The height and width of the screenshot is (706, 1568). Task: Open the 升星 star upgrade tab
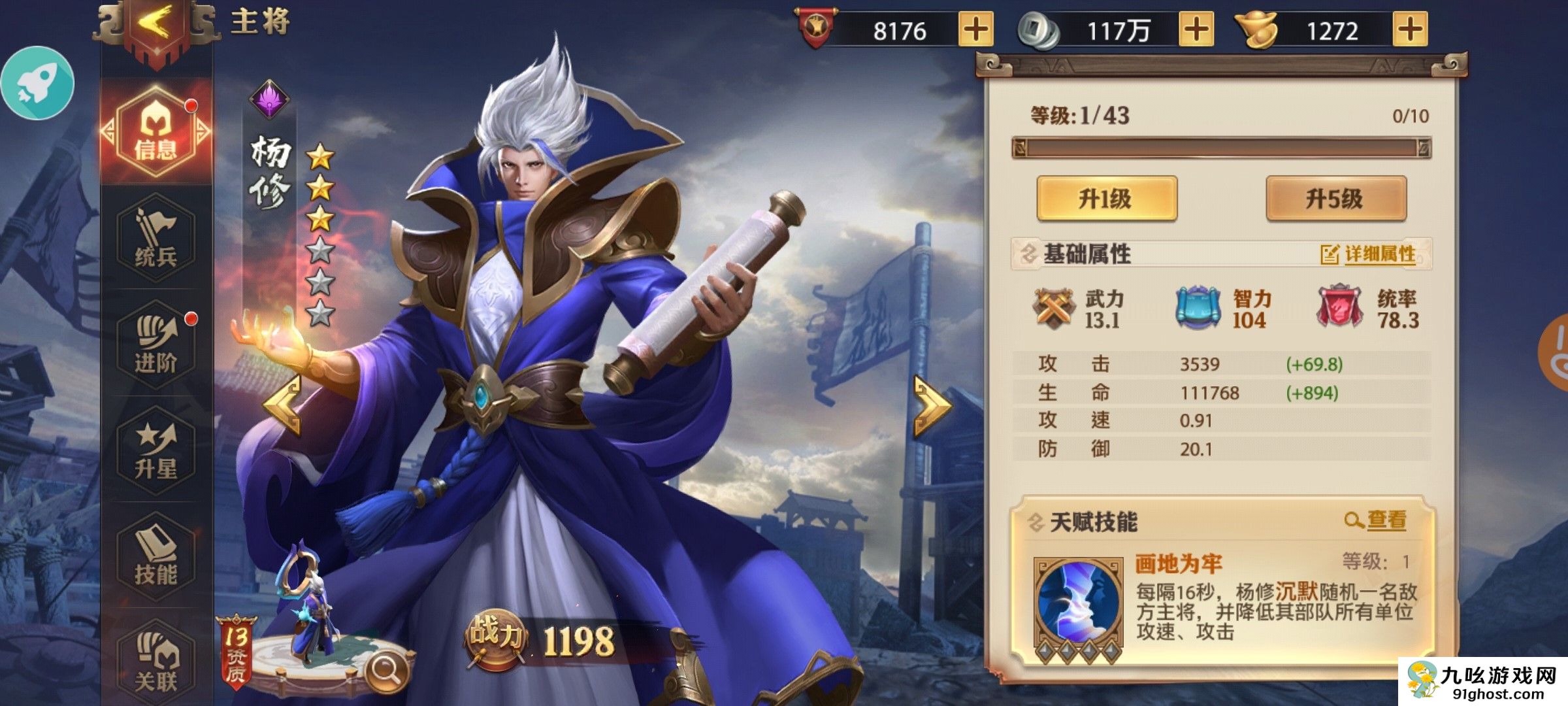pyautogui.click(x=156, y=451)
